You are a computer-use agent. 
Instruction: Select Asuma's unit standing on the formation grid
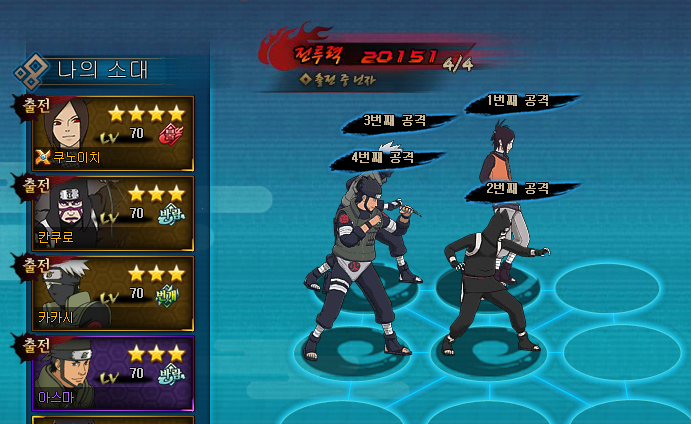click(x=362, y=262)
